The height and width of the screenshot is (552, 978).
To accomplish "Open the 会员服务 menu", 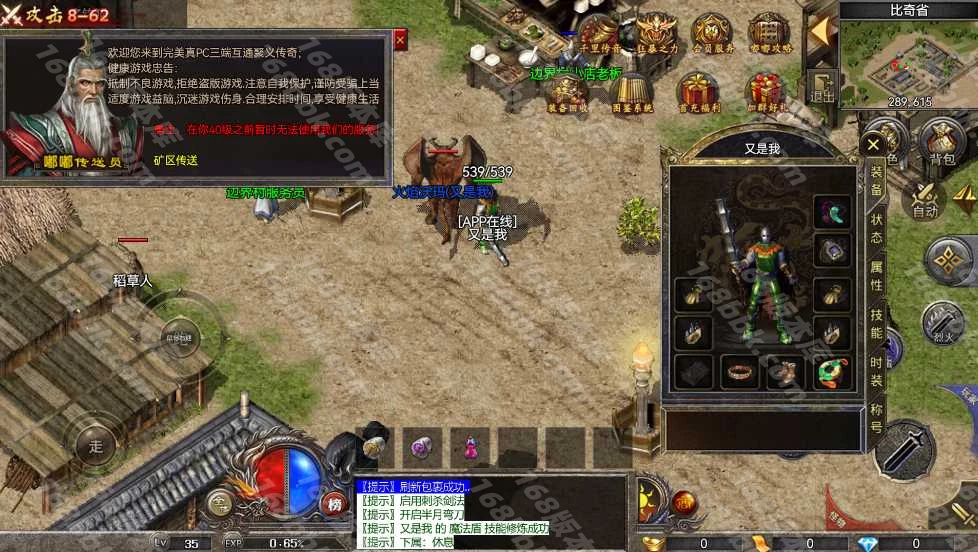I will point(713,33).
